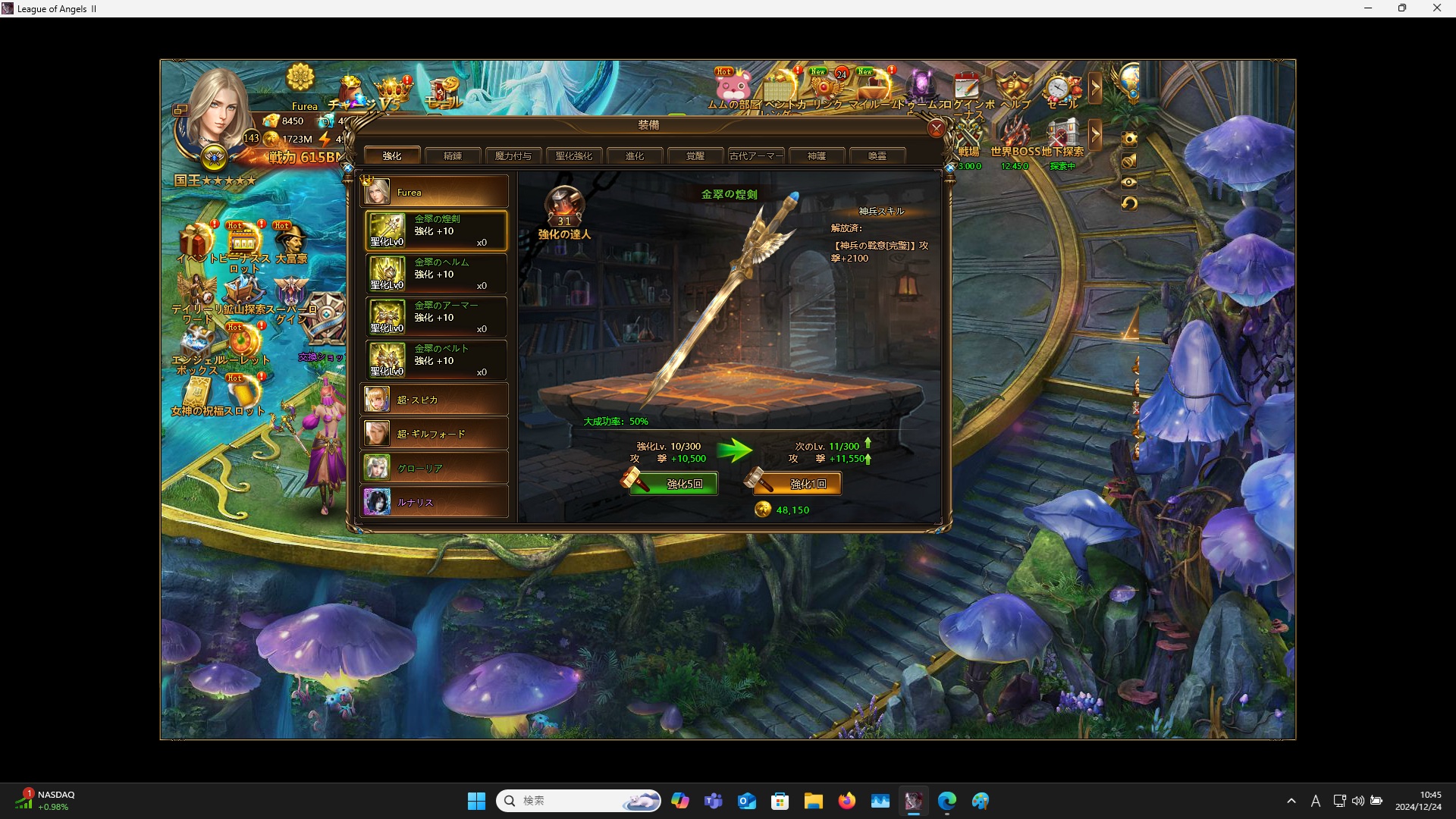Show the 古代アーマー tab

click(x=756, y=155)
